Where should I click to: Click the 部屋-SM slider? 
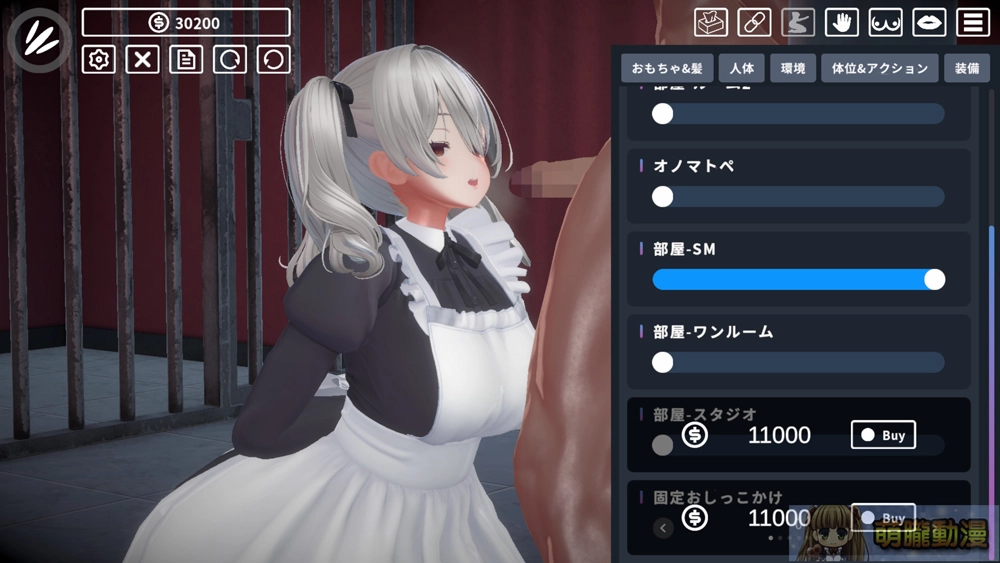pos(798,279)
